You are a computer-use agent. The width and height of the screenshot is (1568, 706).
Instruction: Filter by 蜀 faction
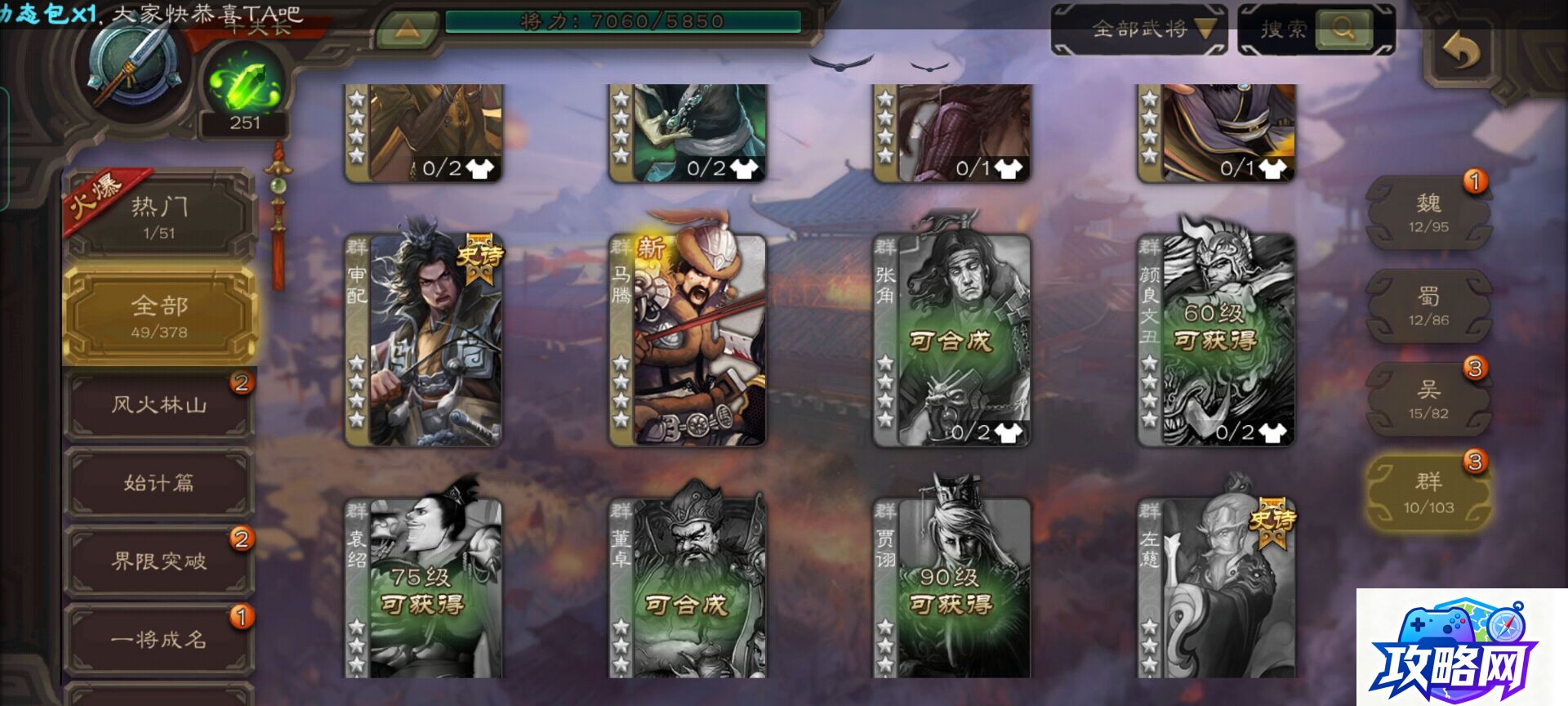pos(1428,306)
